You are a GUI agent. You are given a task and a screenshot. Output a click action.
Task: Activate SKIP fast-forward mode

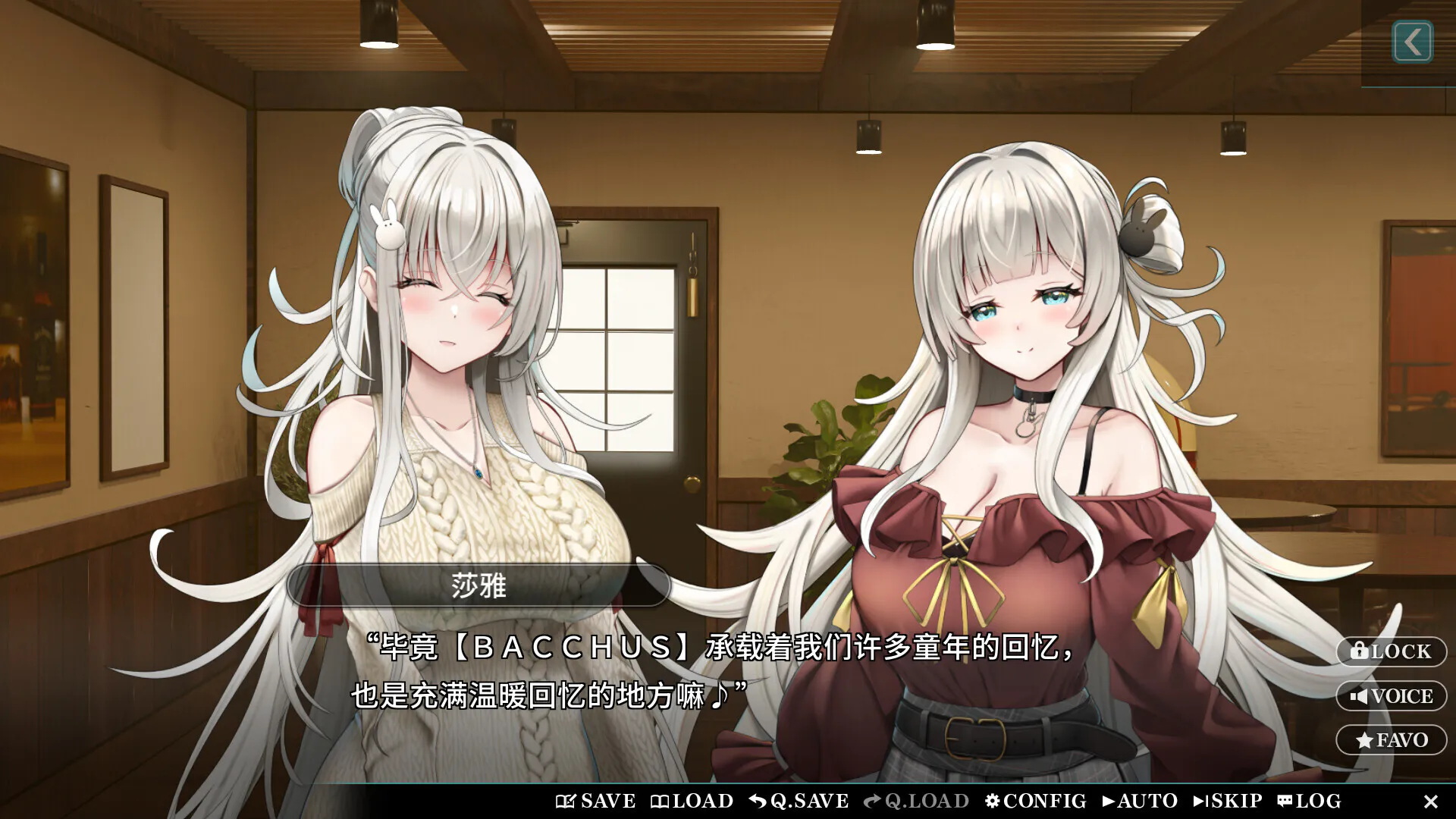[x=1200, y=801]
